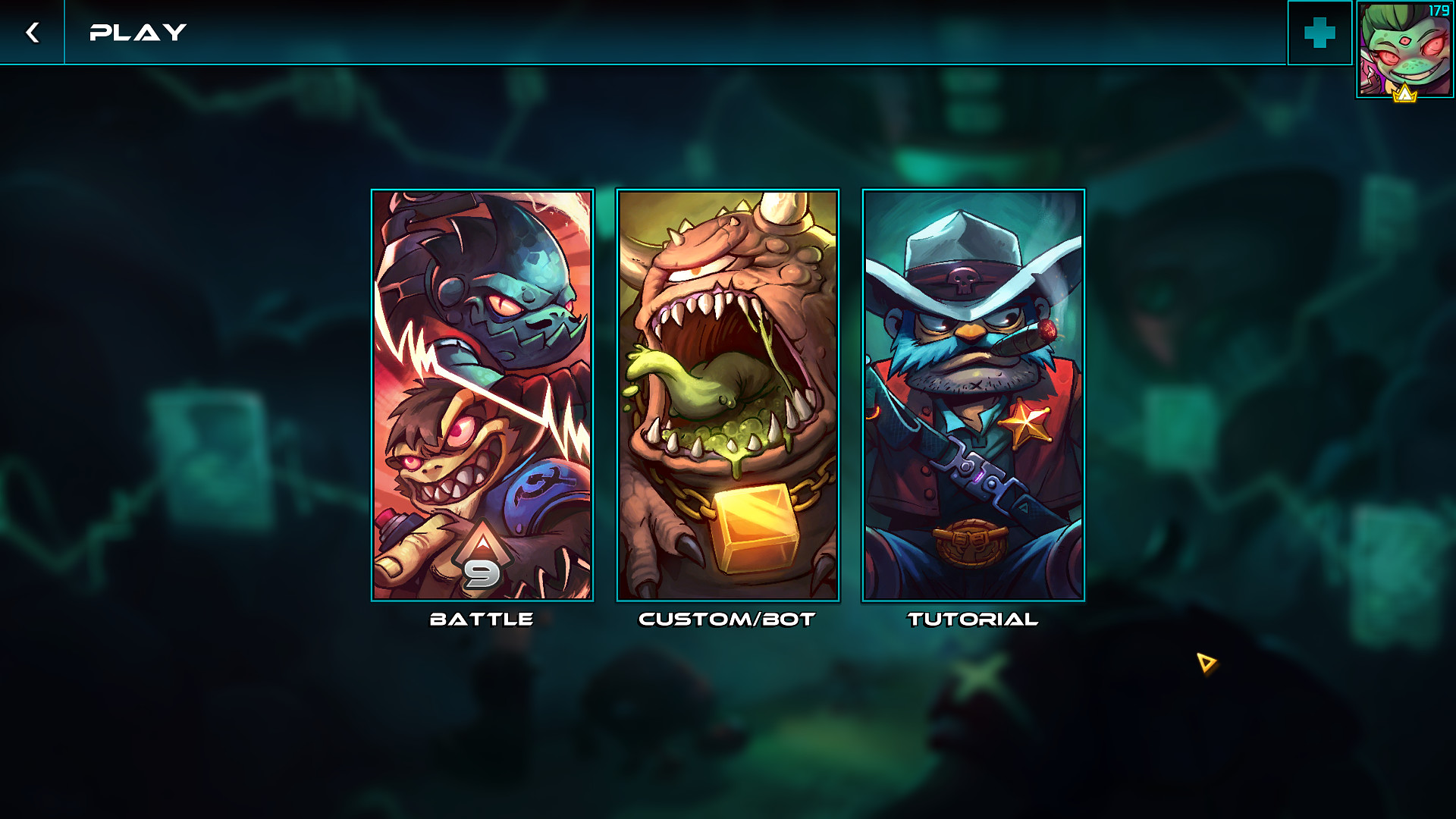The image size is (1456, 819).
Task: Click the CUSTOM/BOT label below the middle card
Action: (726, 619)
